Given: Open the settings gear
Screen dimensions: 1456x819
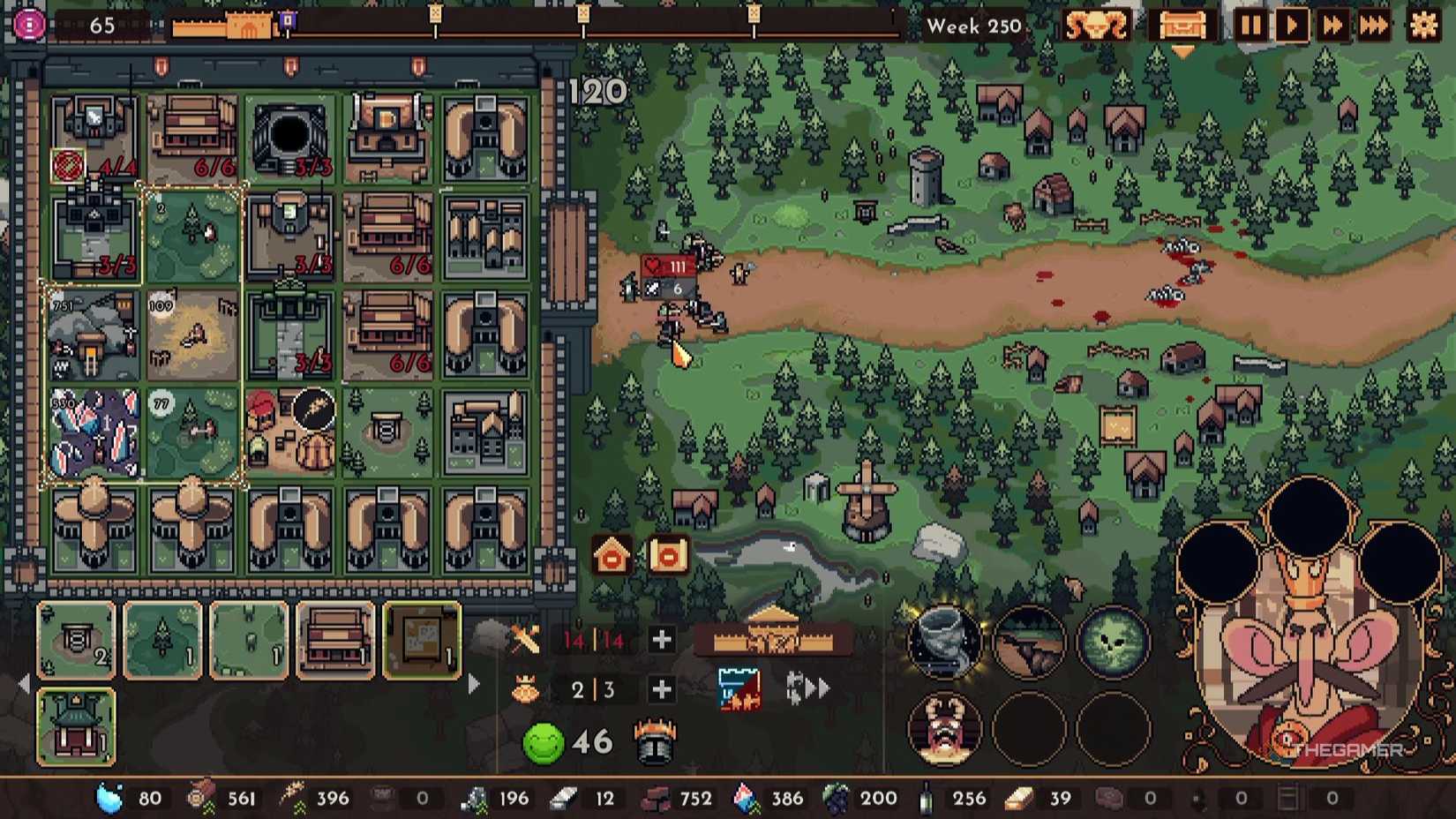Looking at the screenshot, I should [x=1423, y=26].
